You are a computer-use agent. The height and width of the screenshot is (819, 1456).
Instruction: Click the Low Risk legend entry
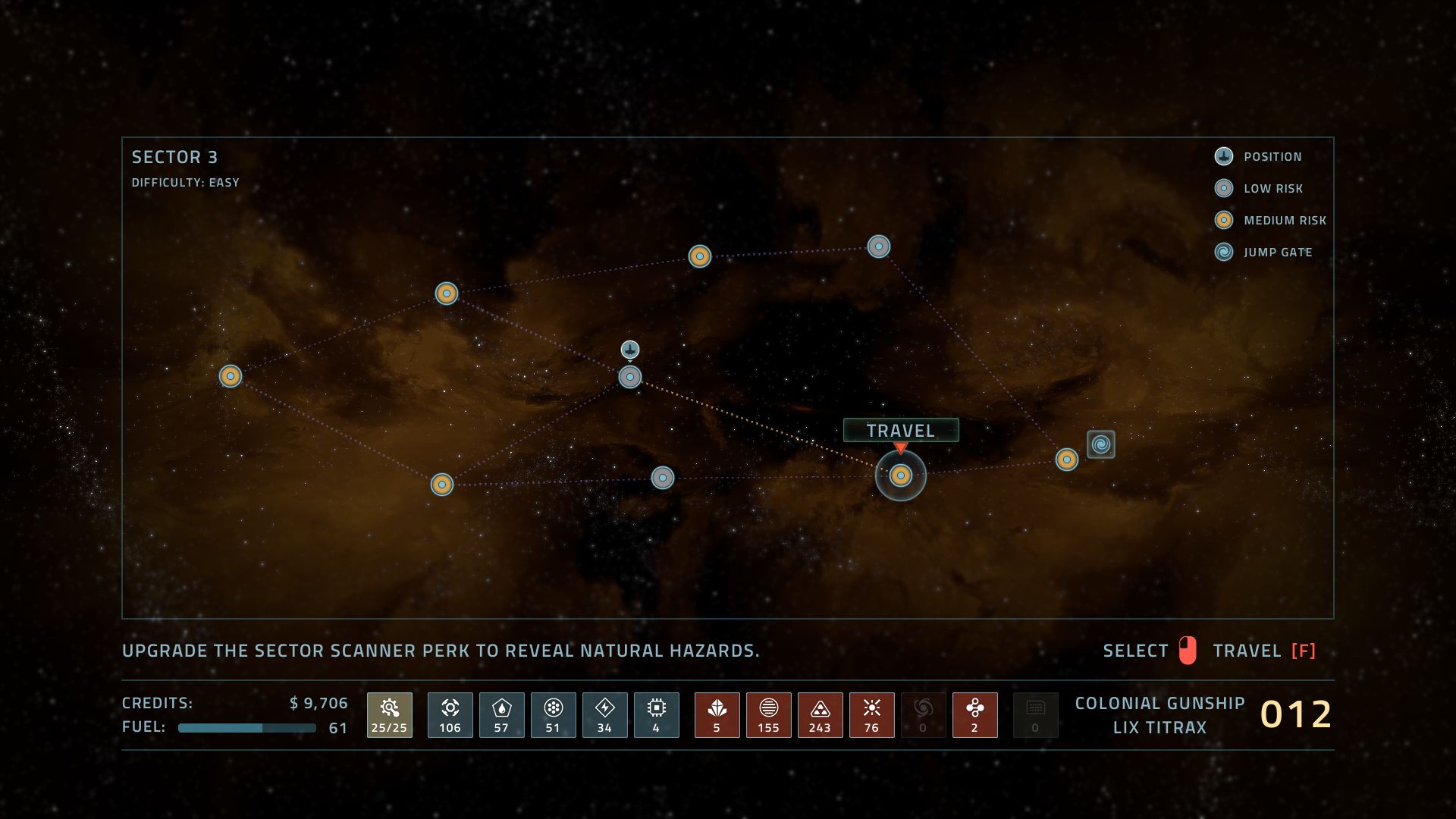1272,189
